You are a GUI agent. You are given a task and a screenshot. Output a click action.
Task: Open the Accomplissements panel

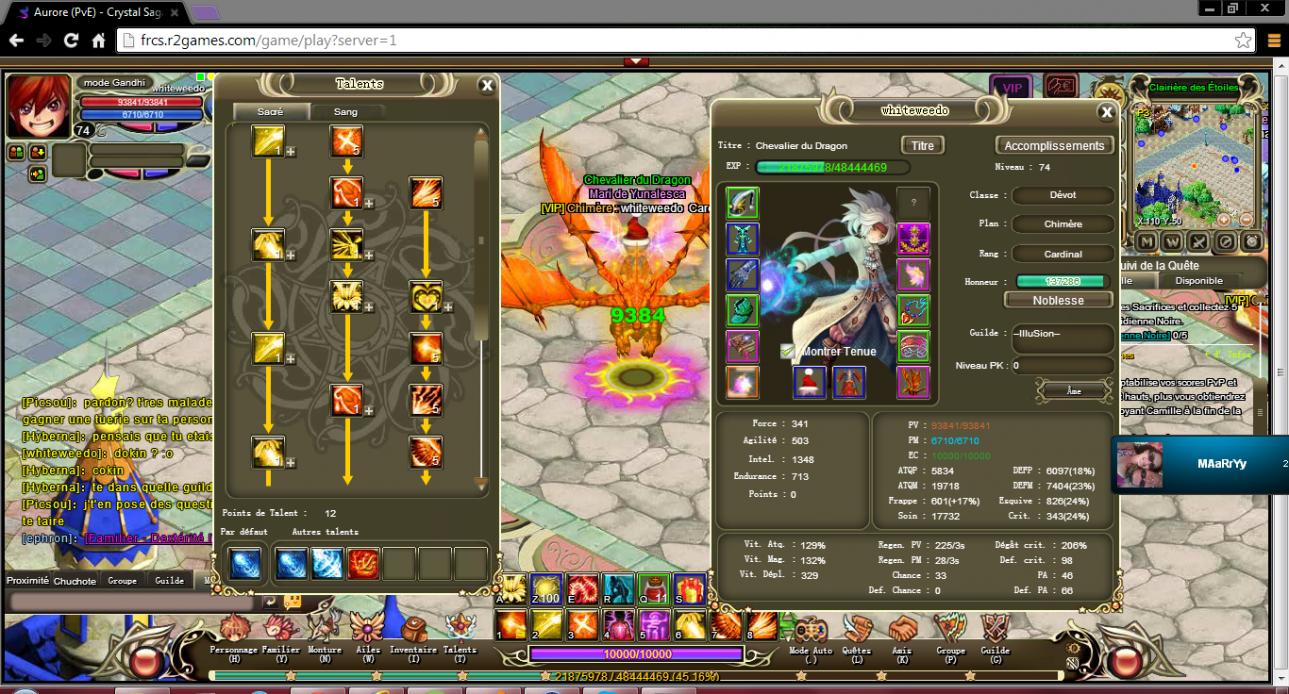pyautogui.click(x=1053, y=146)
